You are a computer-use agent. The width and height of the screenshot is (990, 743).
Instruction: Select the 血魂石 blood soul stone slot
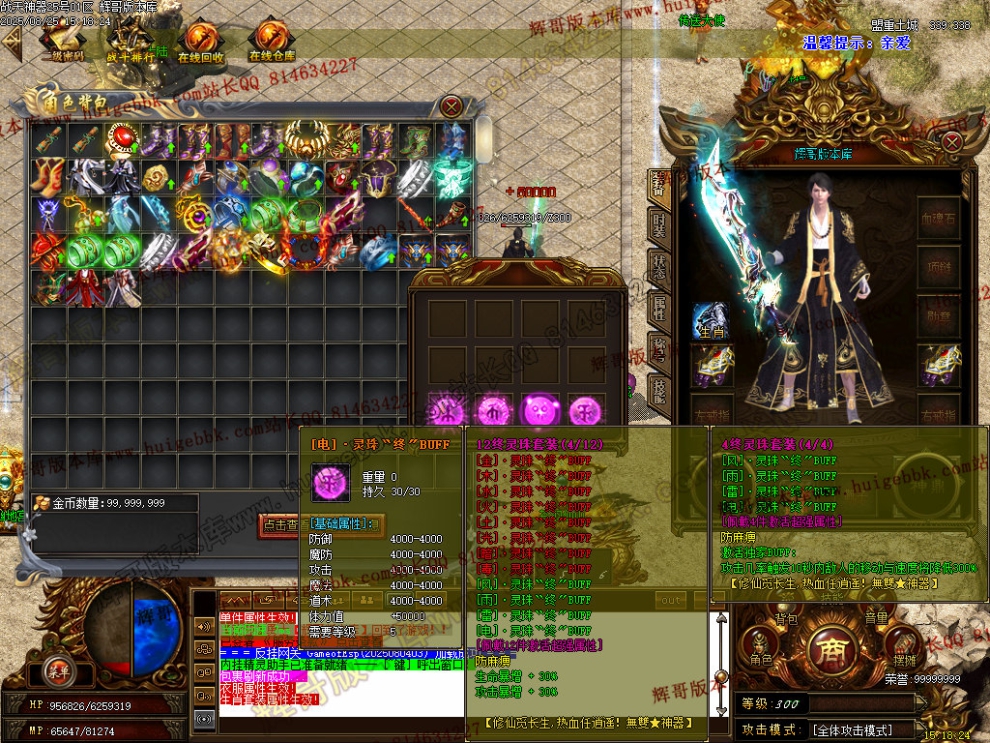click(940, 218)
